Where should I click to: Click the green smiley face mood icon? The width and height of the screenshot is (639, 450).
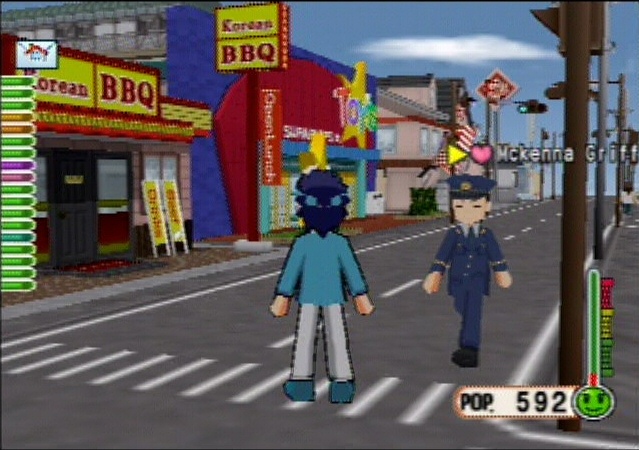click(594, 402)
